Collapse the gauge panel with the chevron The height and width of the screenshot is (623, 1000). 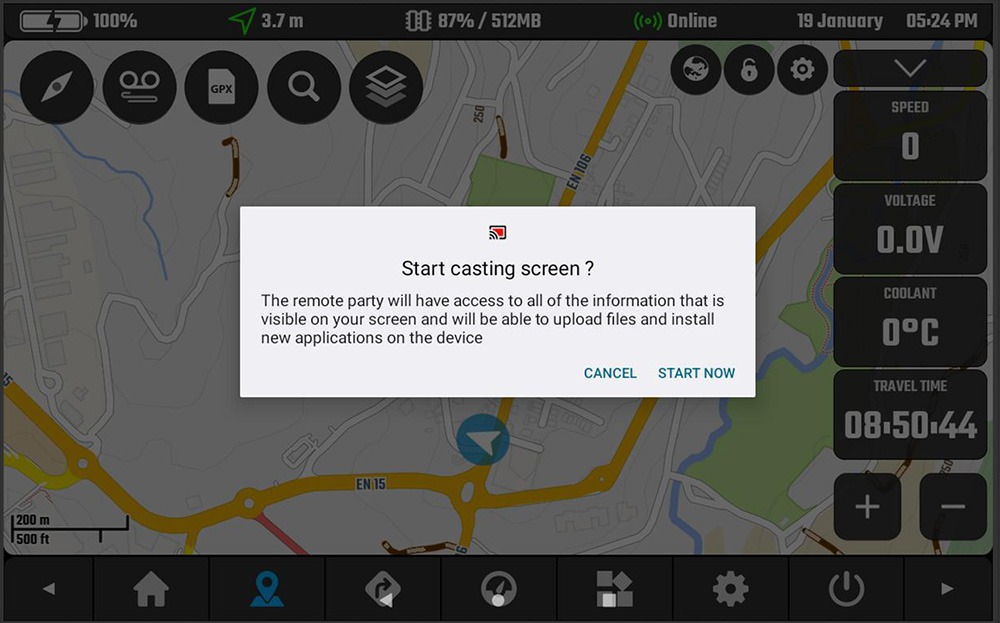[x=910, y=68]
